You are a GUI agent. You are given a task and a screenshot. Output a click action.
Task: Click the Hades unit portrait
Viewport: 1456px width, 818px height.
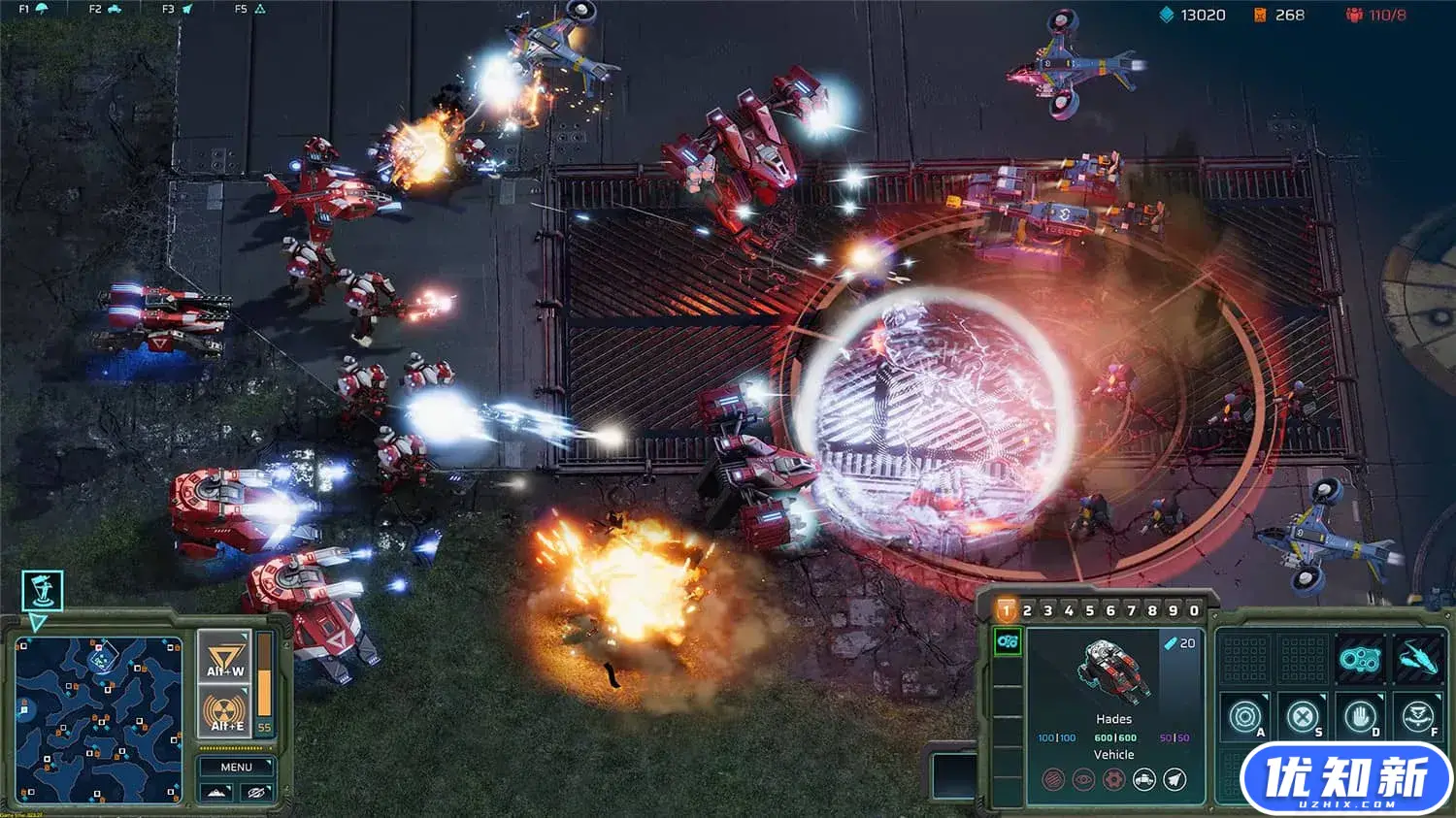pos(1113,671)
